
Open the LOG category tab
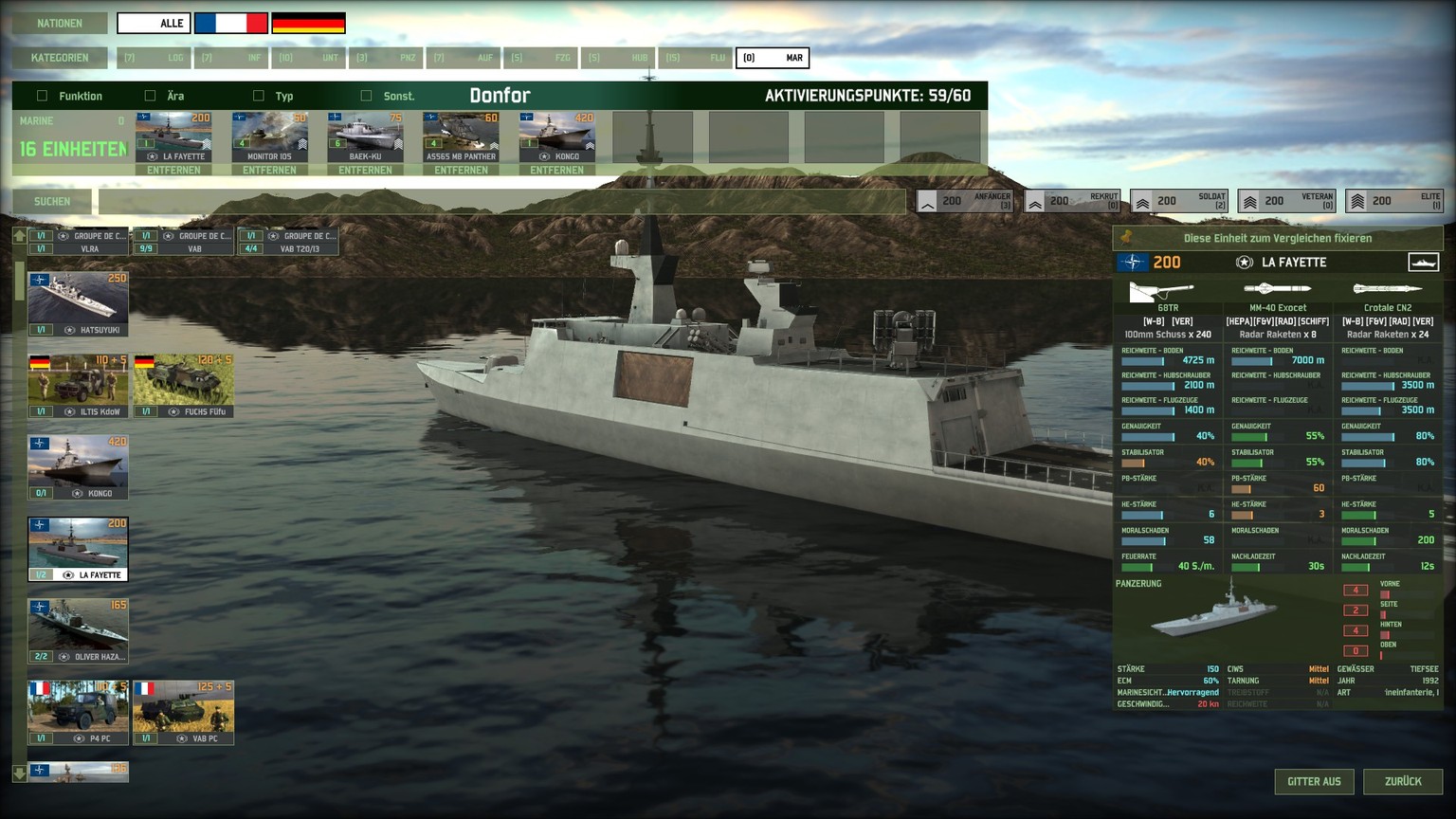(x=154, y=58)
